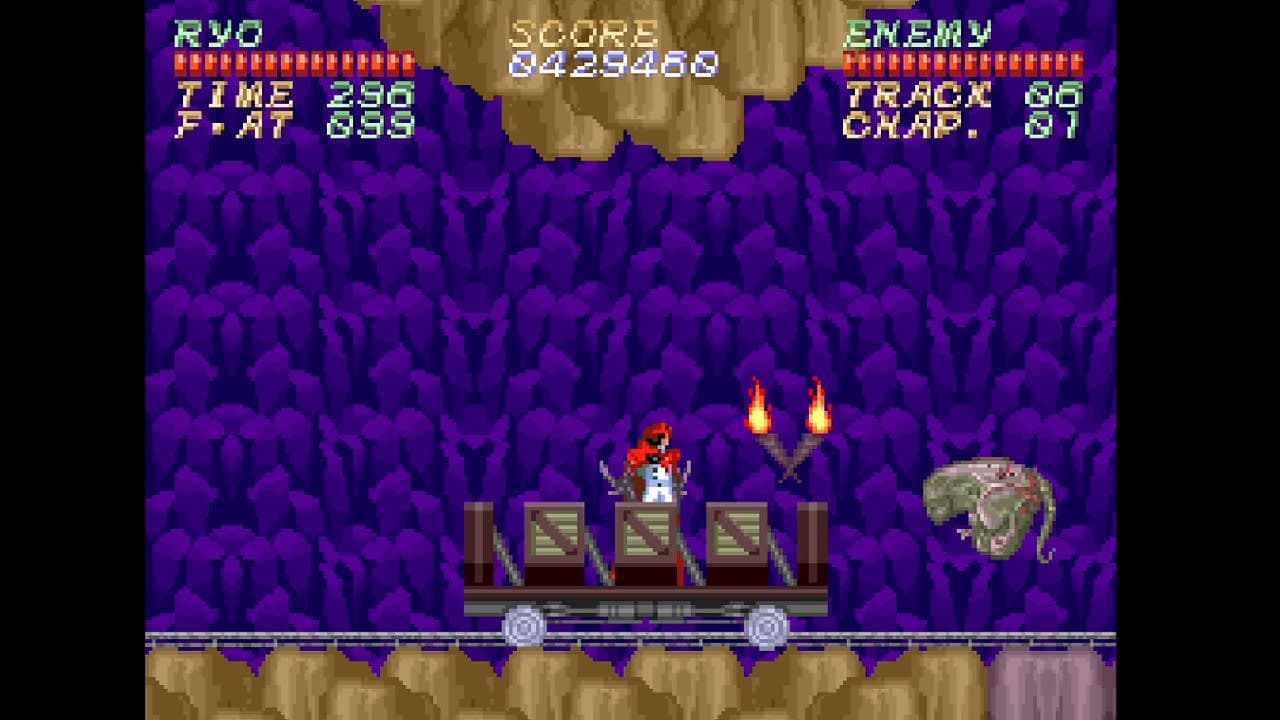This screenshot has height=720, width=1280.
Task: Click the right flaming torch
Action: pos(818,410)
